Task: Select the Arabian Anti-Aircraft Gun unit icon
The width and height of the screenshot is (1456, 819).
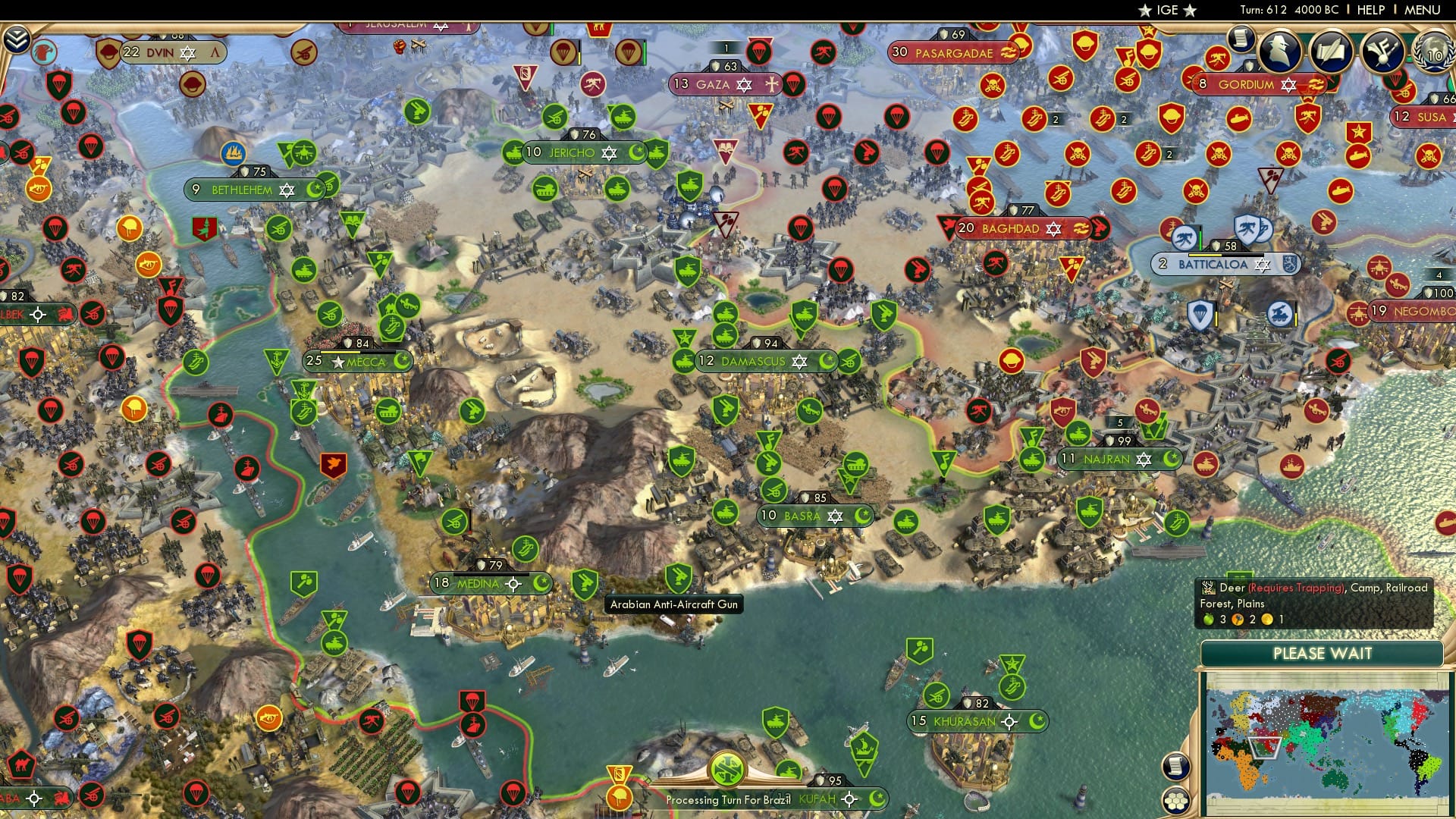Action: (x=584, y=583)
